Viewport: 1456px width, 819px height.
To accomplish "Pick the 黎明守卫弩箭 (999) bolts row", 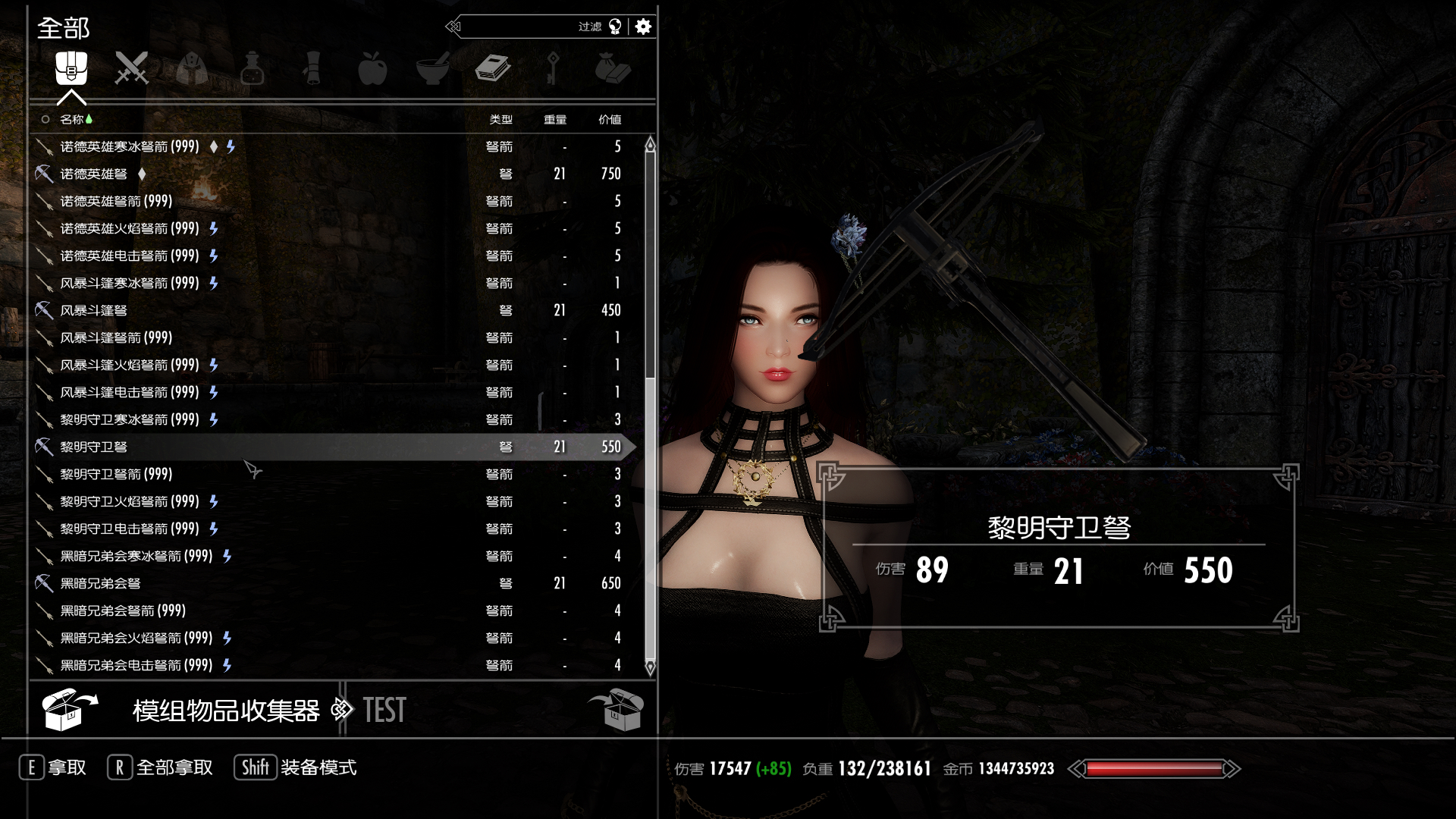I will pyautogui.click(x=116, y=474).
